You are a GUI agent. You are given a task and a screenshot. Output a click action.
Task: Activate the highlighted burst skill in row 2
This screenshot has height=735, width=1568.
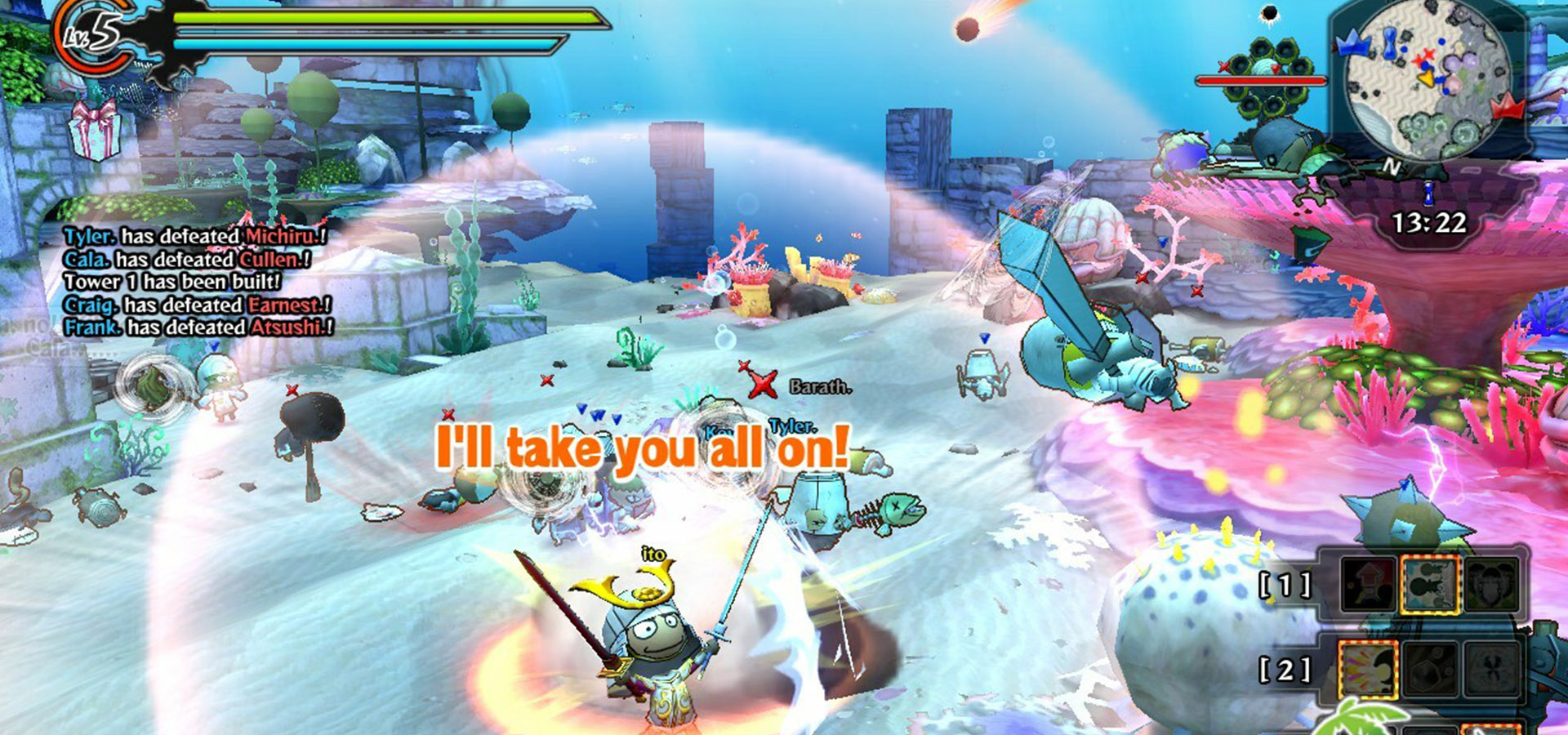click(1368, 670)
